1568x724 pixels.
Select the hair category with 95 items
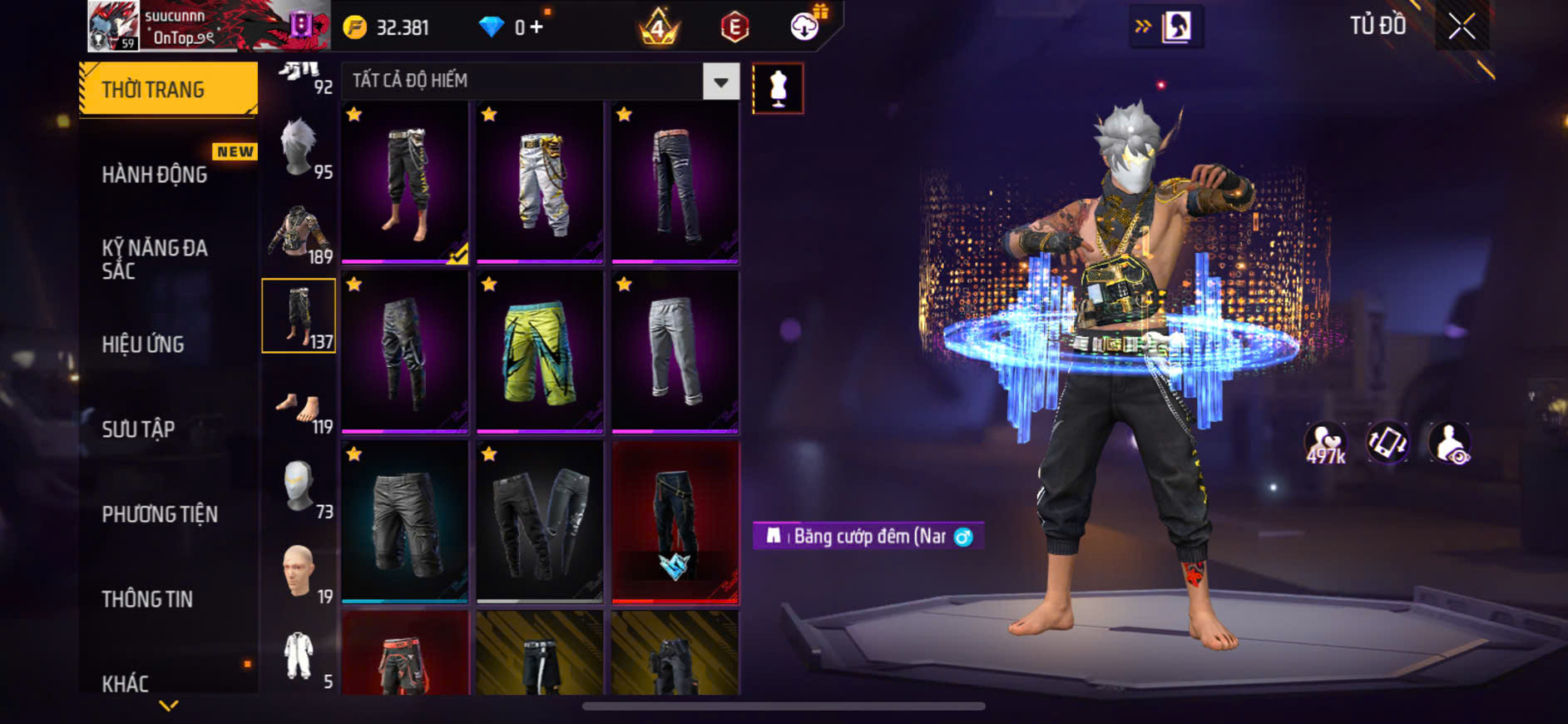(299, 148)
